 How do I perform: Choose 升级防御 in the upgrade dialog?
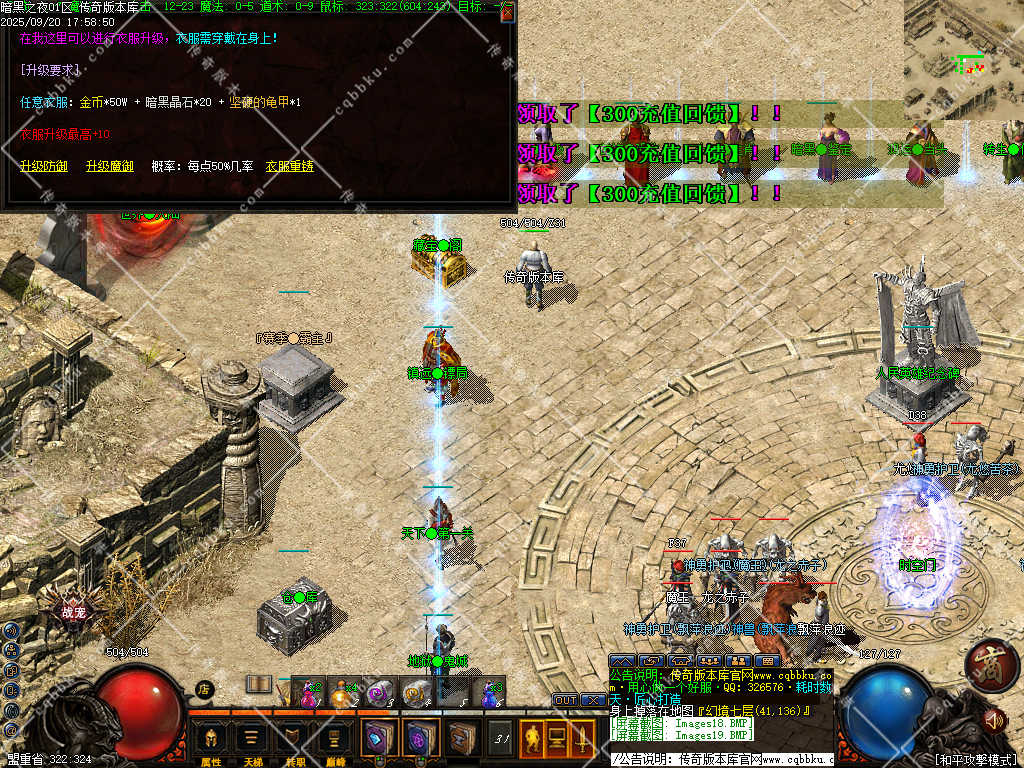44,166
